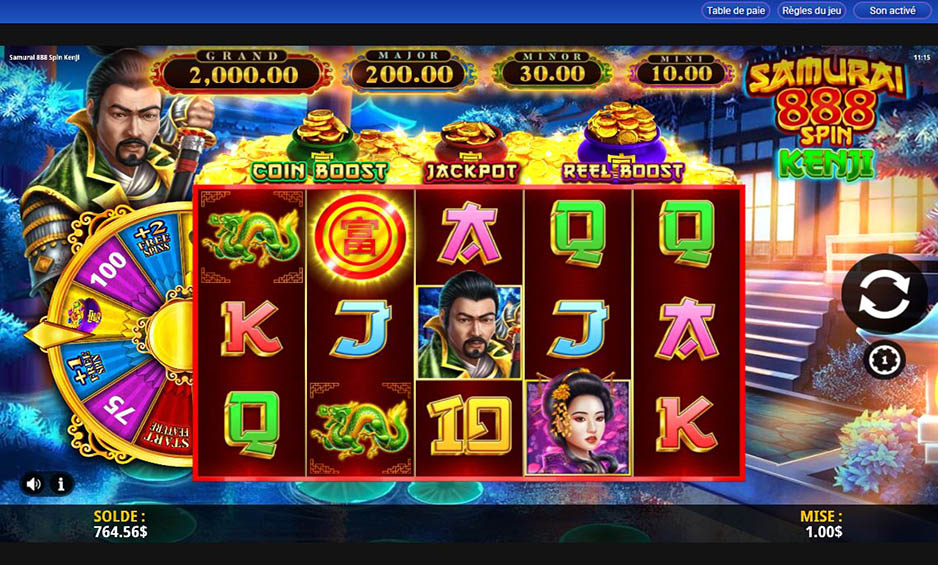This screenshot has width=938, height=565.
Task: Mute audio with the speaker icon
Action: [x=34, y=484]
